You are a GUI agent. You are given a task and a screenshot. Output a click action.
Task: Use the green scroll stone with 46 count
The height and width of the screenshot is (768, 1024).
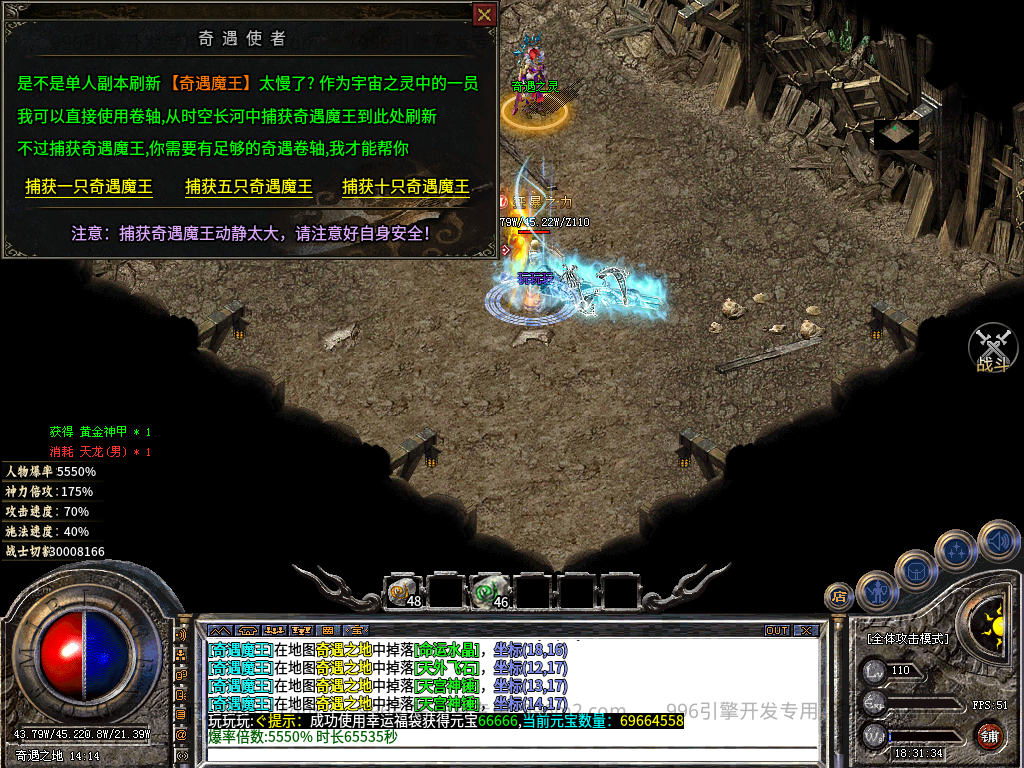click(x=489, y=593)
